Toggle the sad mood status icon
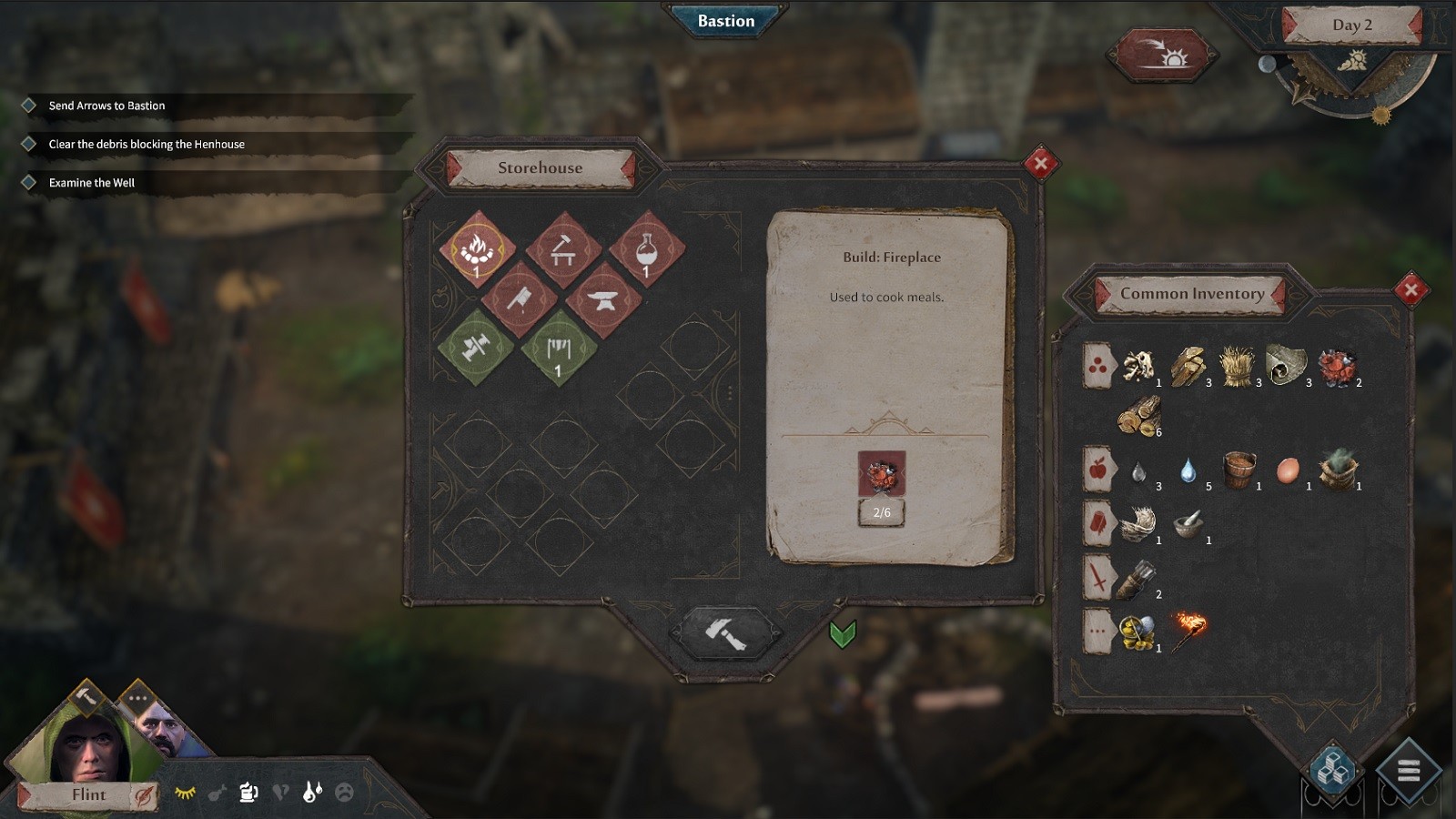Viewport: 1456px width, 819px height. pyautogui.click(x=344, y=791)
